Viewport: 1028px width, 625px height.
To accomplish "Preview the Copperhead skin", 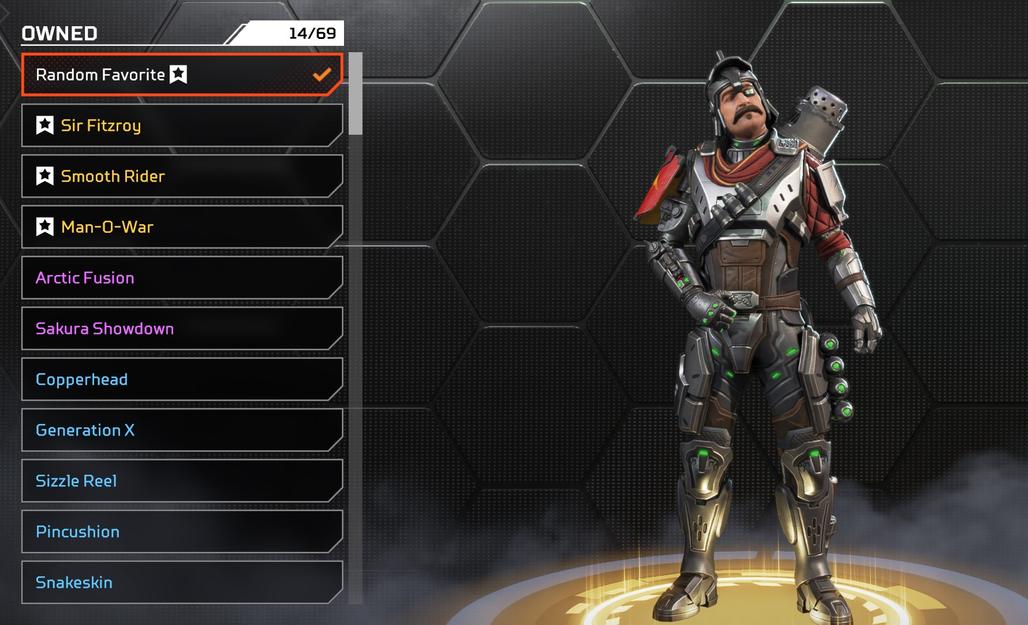I will [182, 380].
